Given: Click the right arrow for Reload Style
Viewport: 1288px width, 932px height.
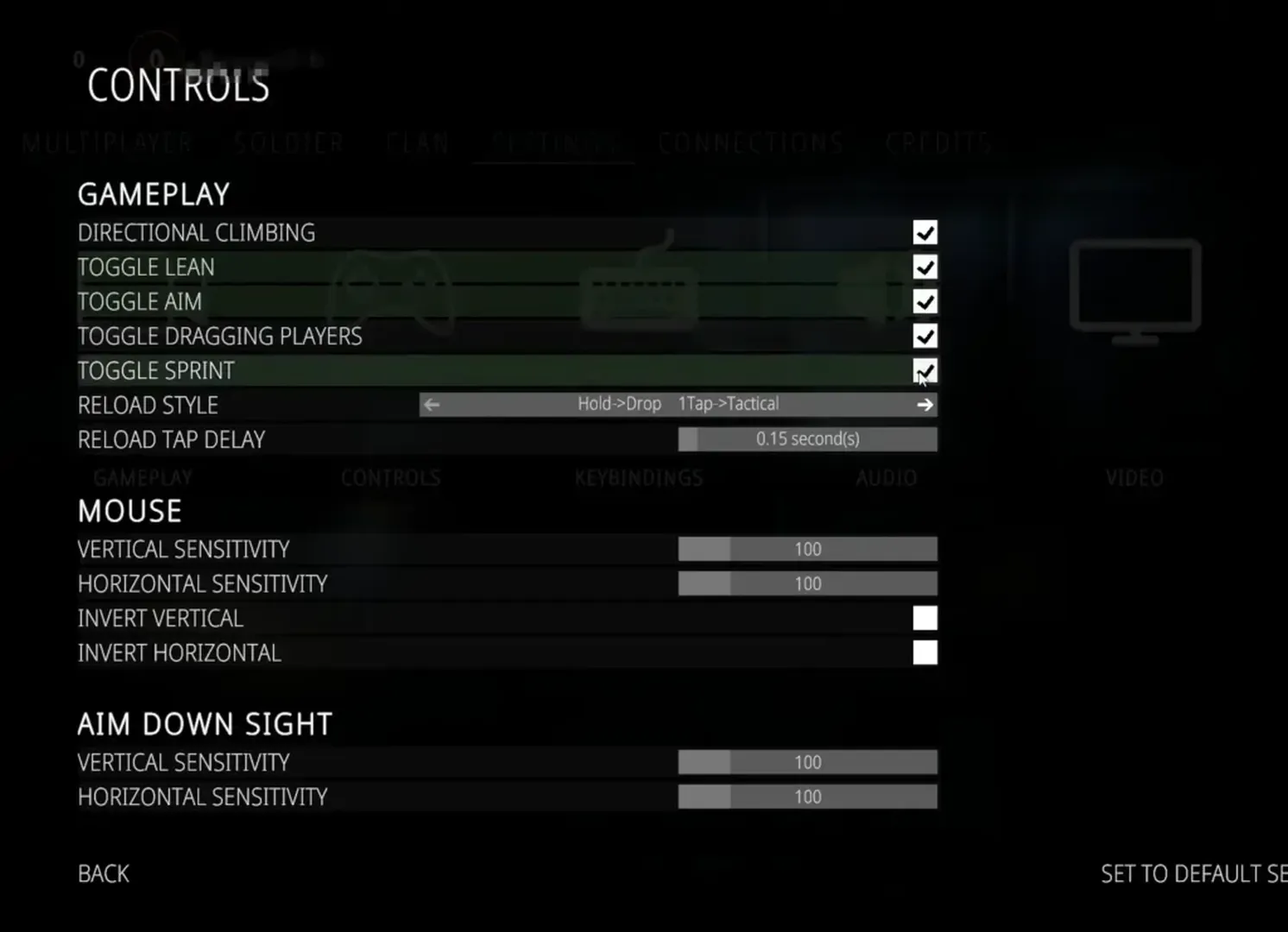Looking at the screenshot, I should coord(925,404).
